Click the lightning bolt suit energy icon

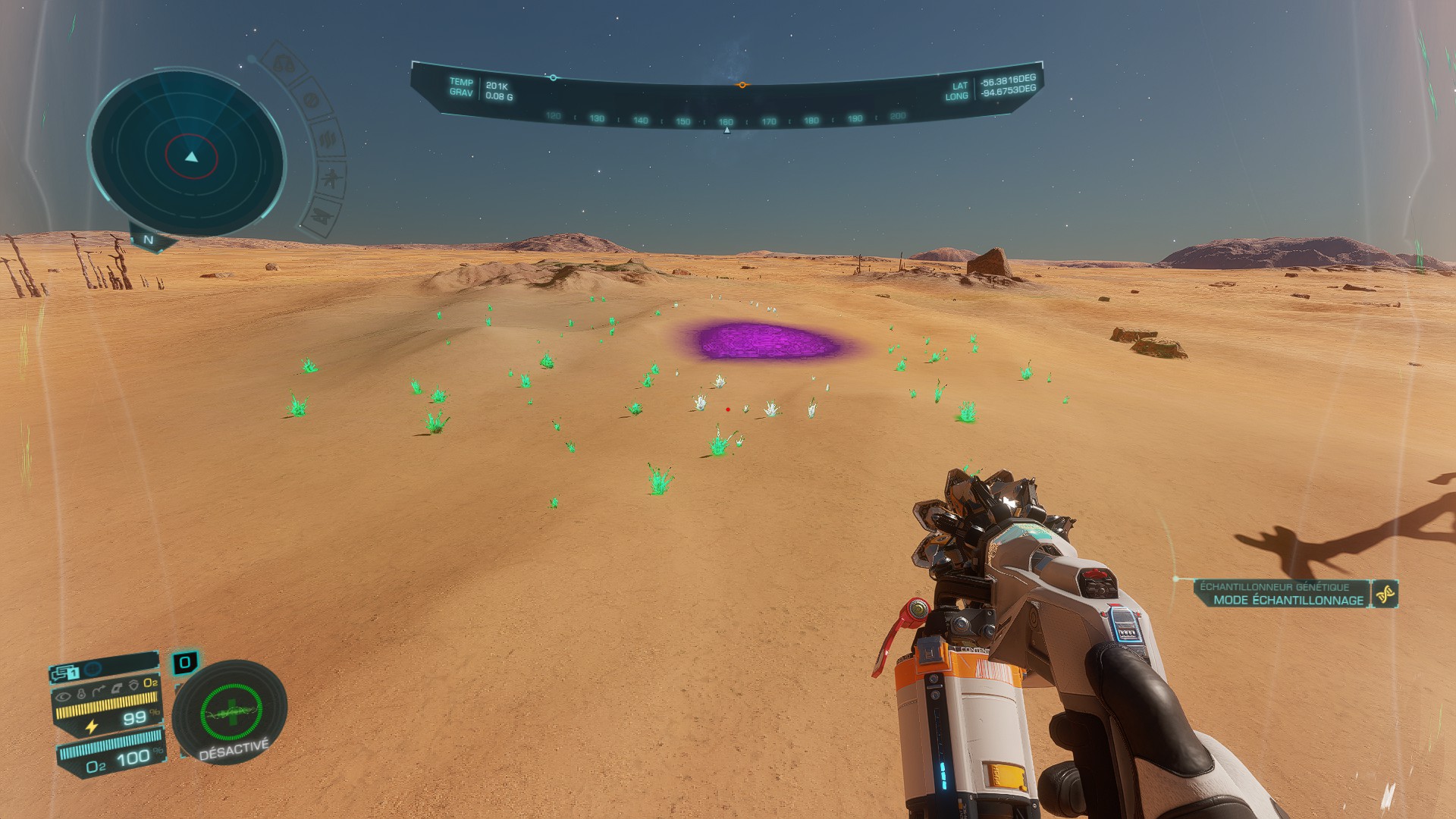(x=92, y=726)
